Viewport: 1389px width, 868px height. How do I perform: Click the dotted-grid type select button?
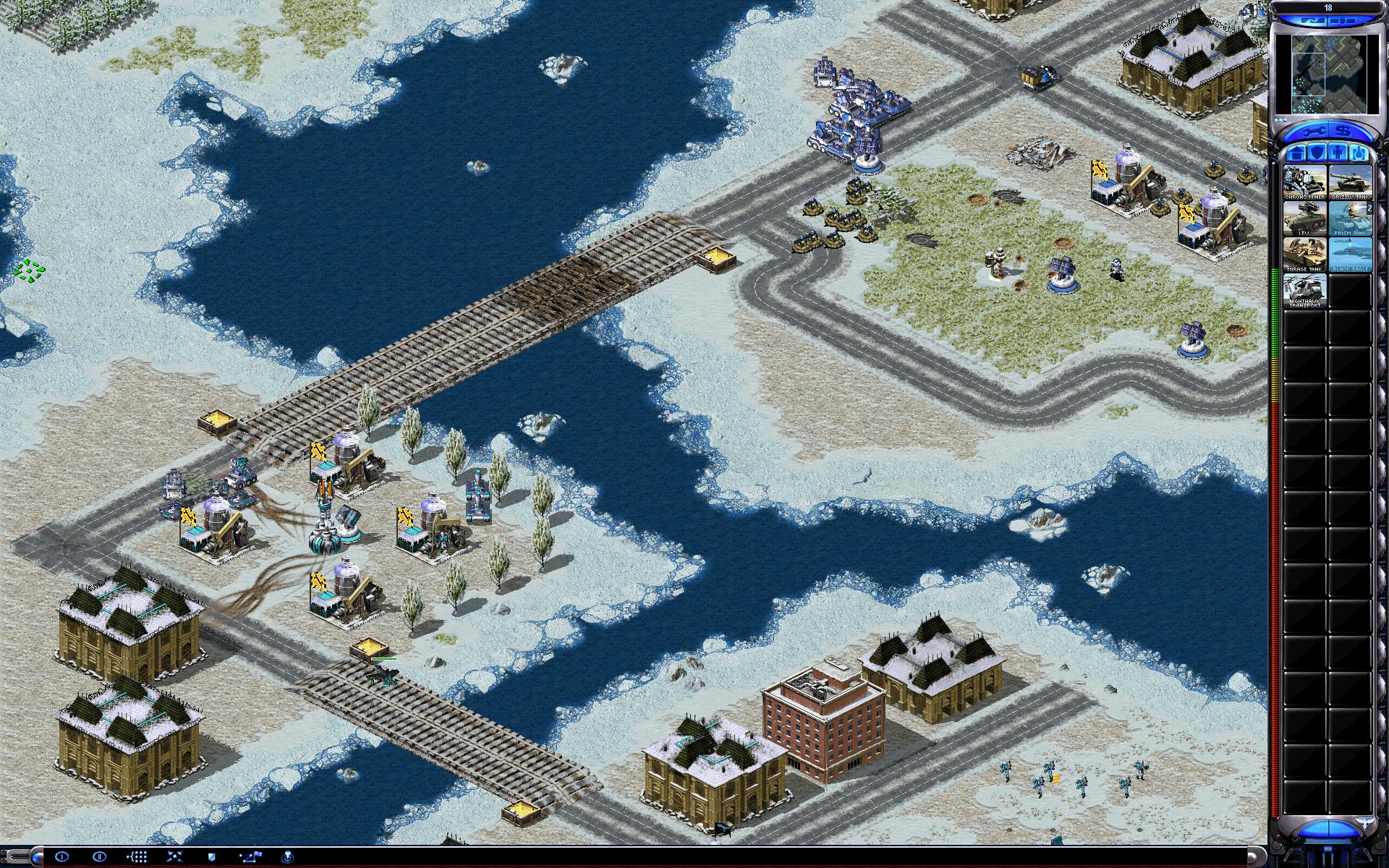pos(137,856)
